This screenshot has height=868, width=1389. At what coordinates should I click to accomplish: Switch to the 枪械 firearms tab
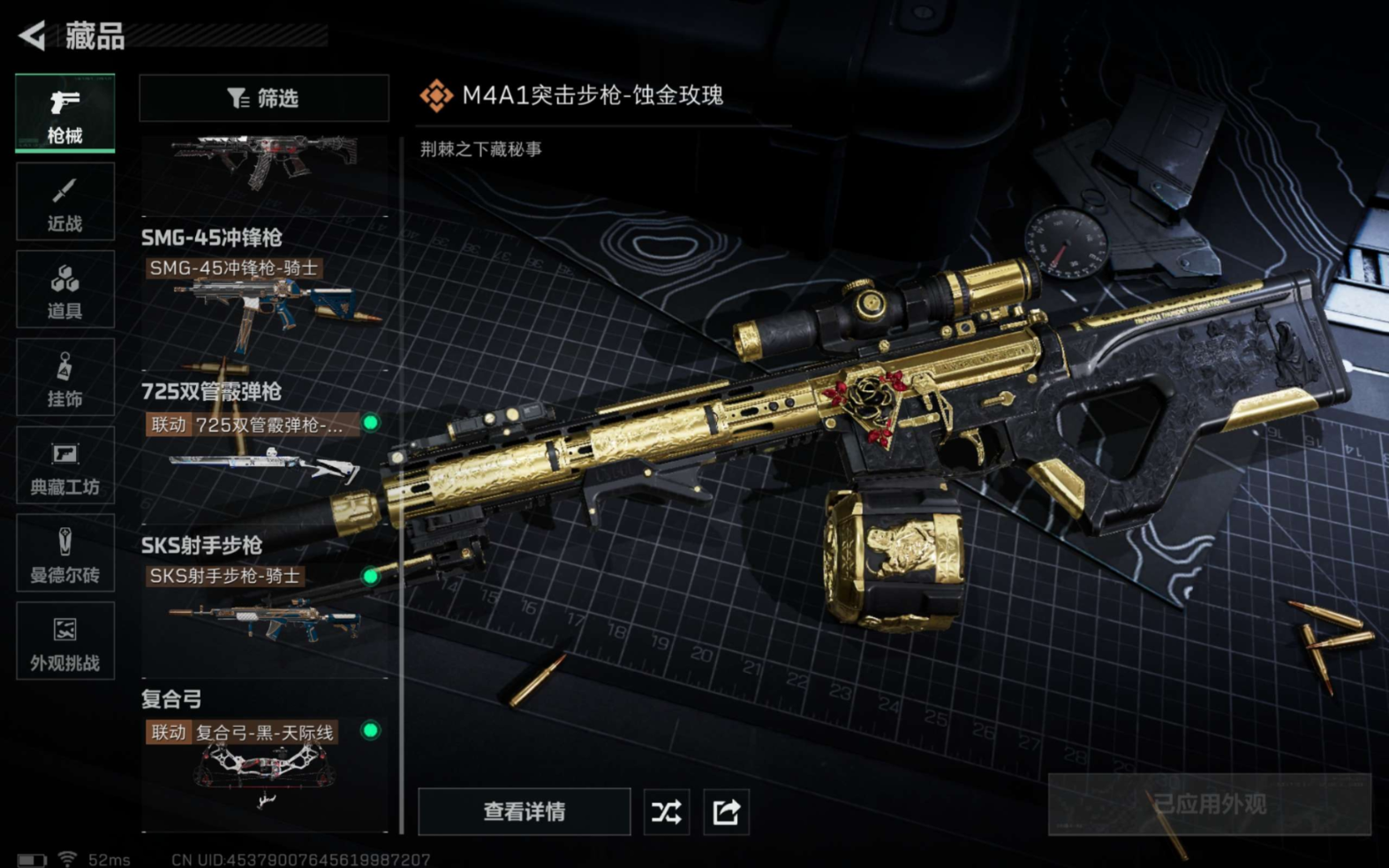point(64,114)
